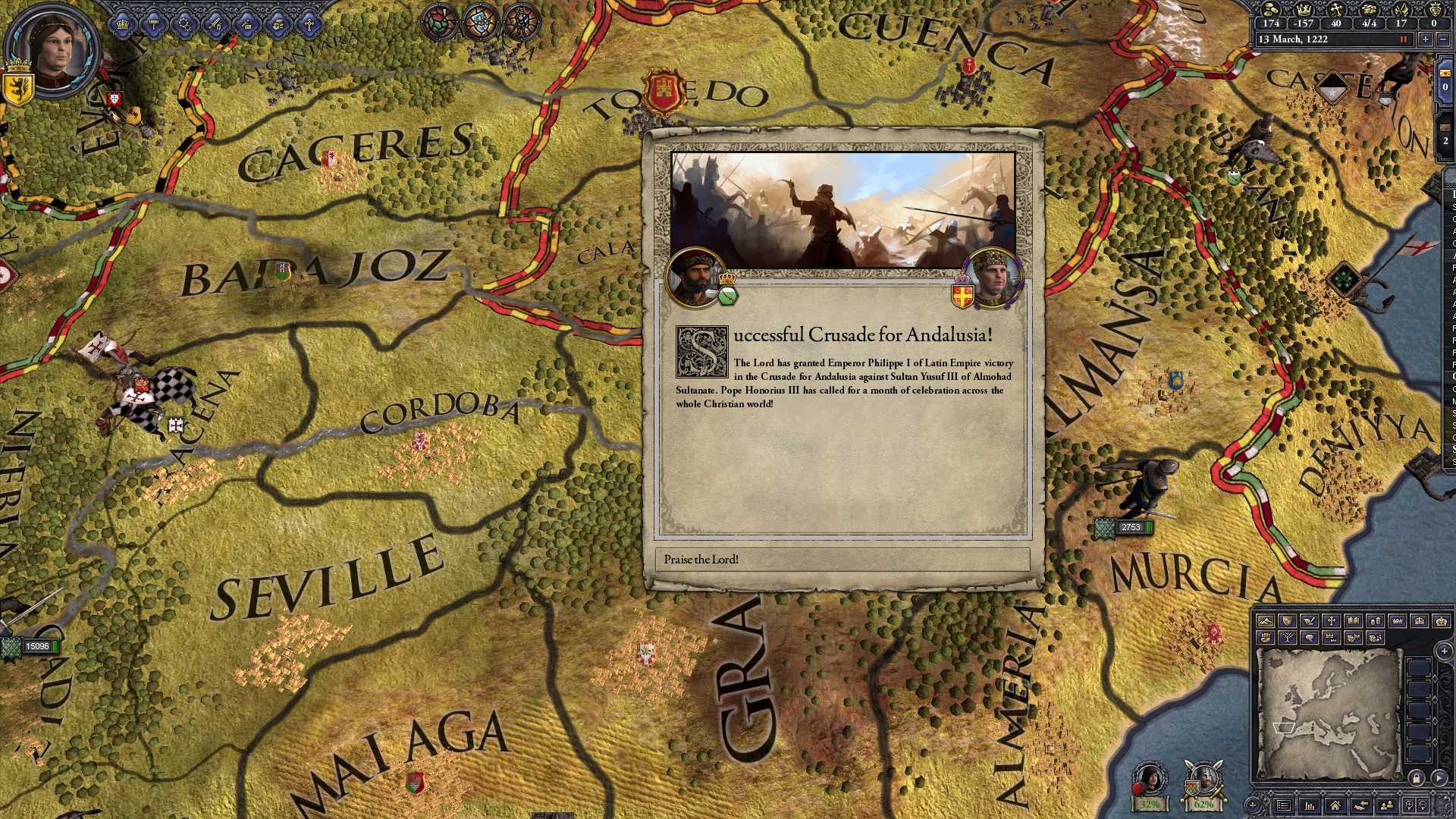
Task: Go to capital using the home icon
Action: 1336,805
